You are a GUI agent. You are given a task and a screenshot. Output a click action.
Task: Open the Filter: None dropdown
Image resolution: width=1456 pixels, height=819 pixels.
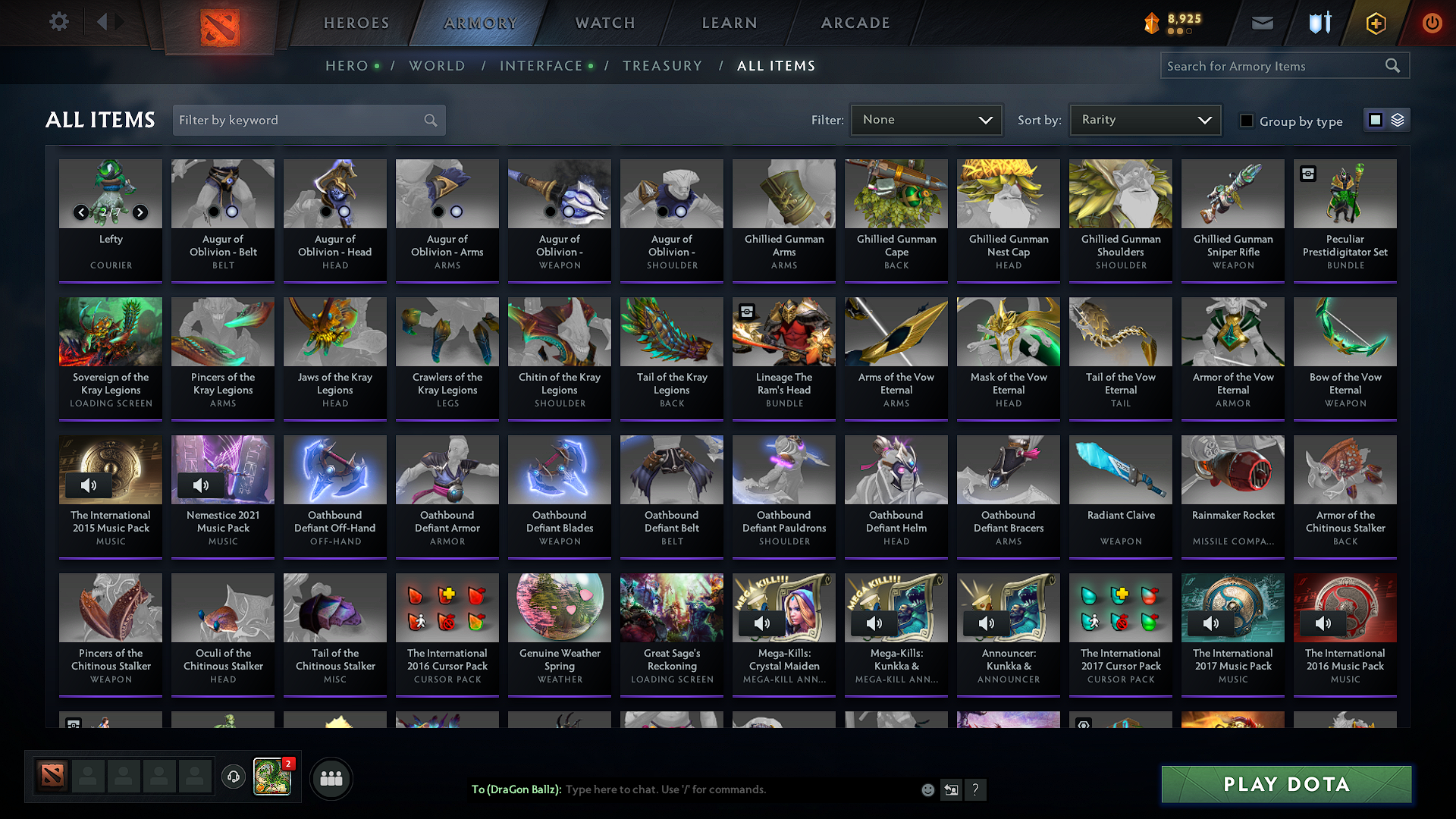coord(926,119)
